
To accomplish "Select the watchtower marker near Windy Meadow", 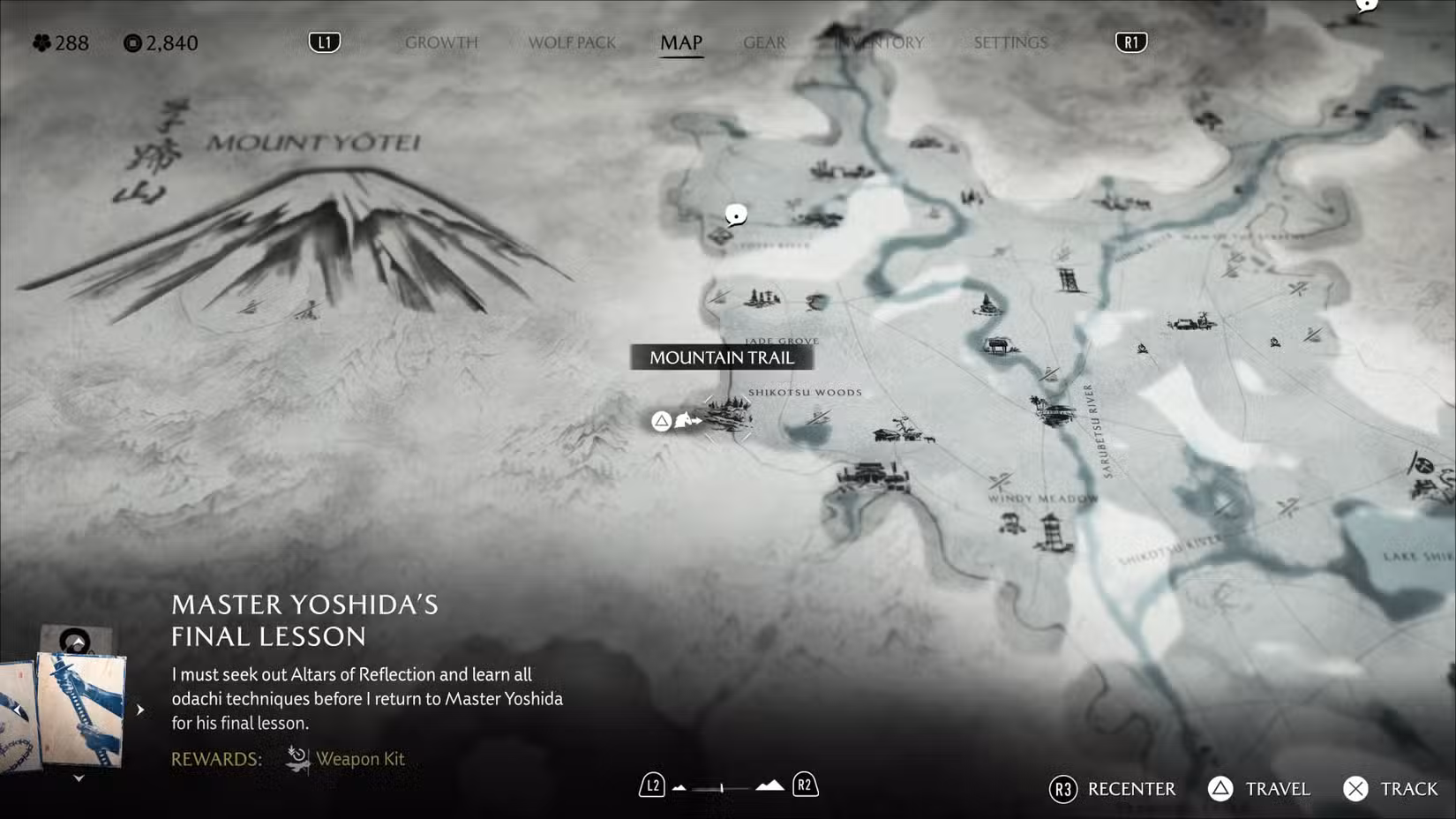I will [x=1052, y=532].
